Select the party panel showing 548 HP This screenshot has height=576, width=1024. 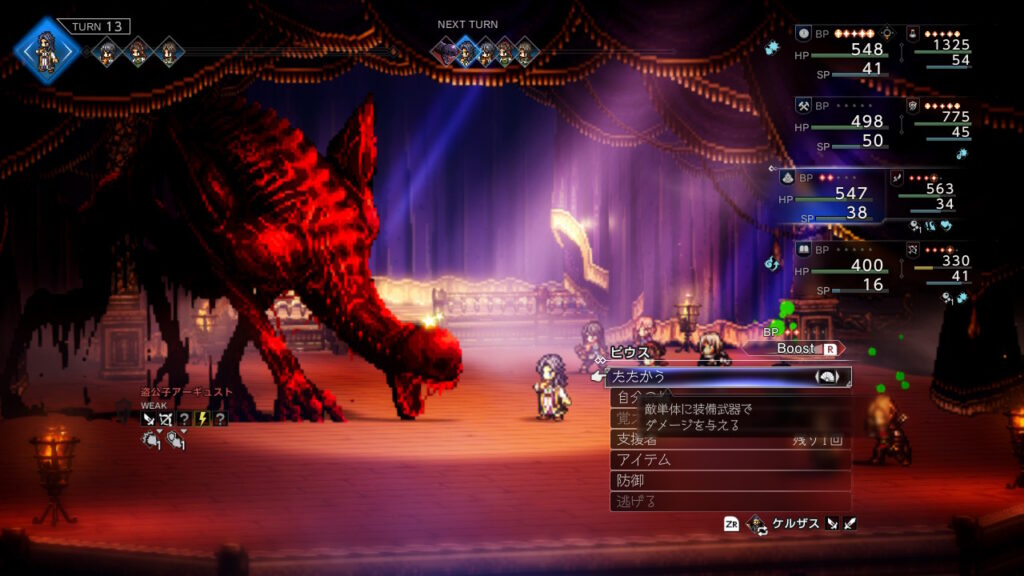click(x=842, y=51)
